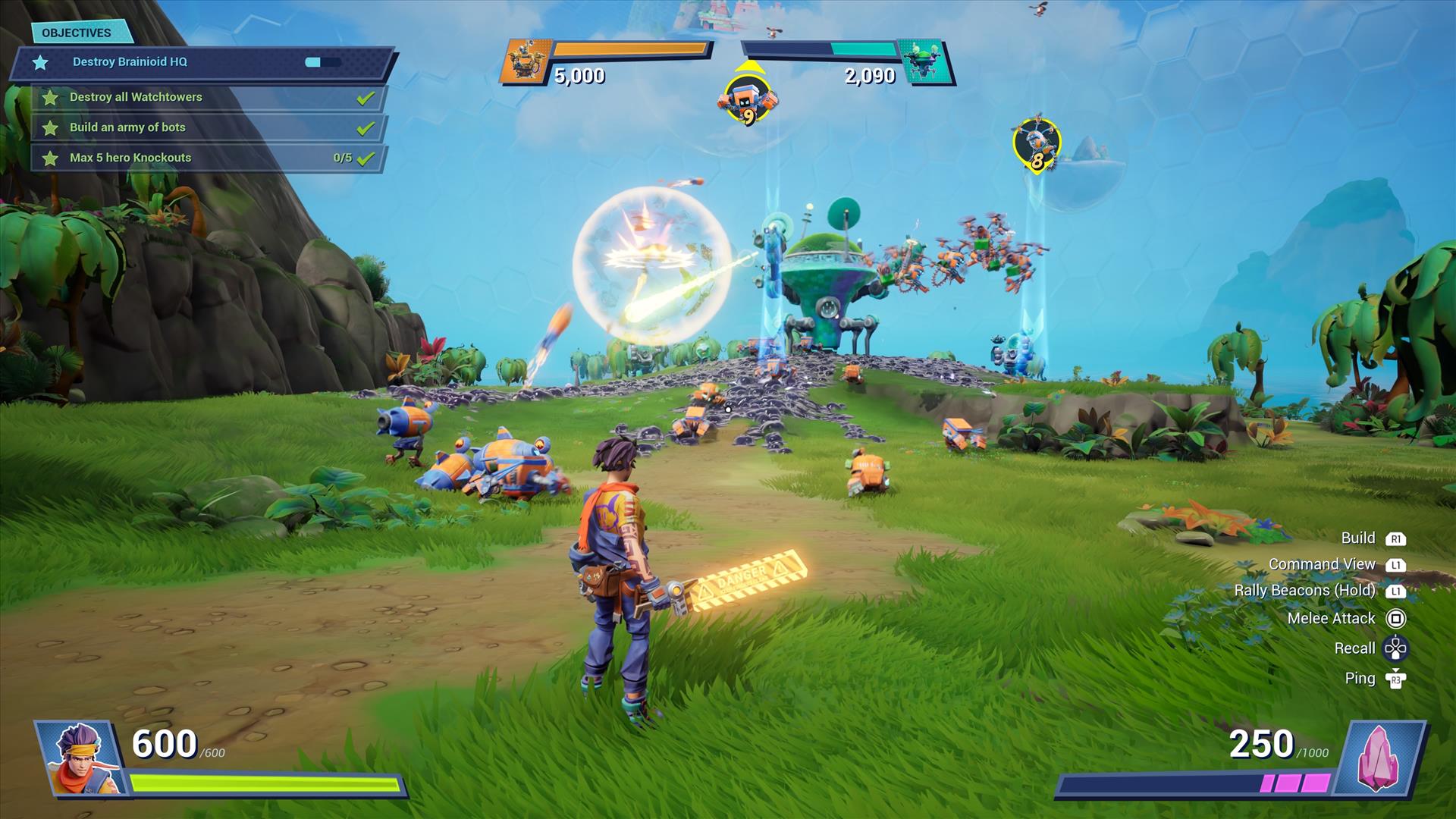Select the Max 5 hero Knockouts objective
The image size is (1456, 819).
coord(130,158)
